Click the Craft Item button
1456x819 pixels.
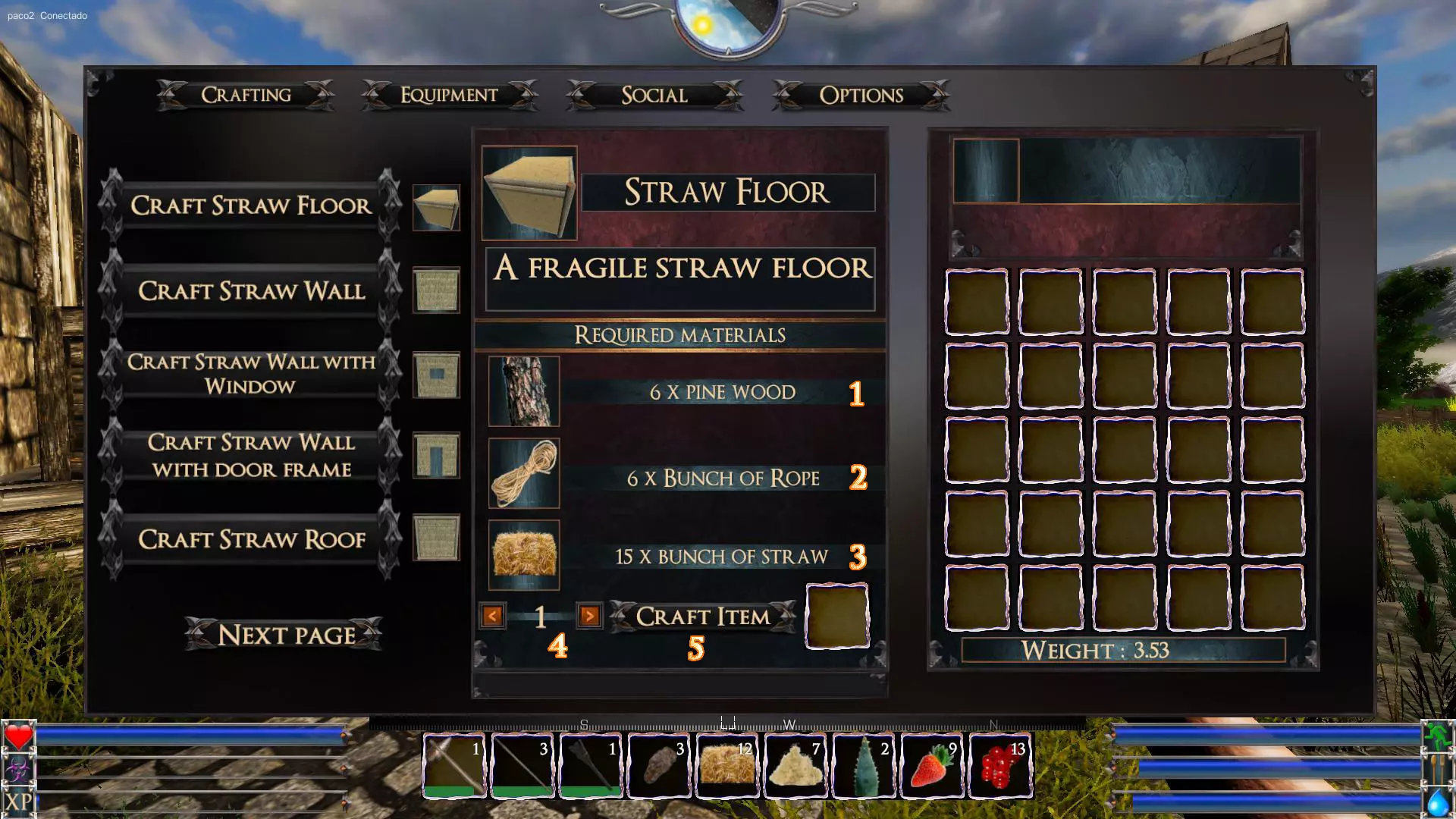(703, 617)
